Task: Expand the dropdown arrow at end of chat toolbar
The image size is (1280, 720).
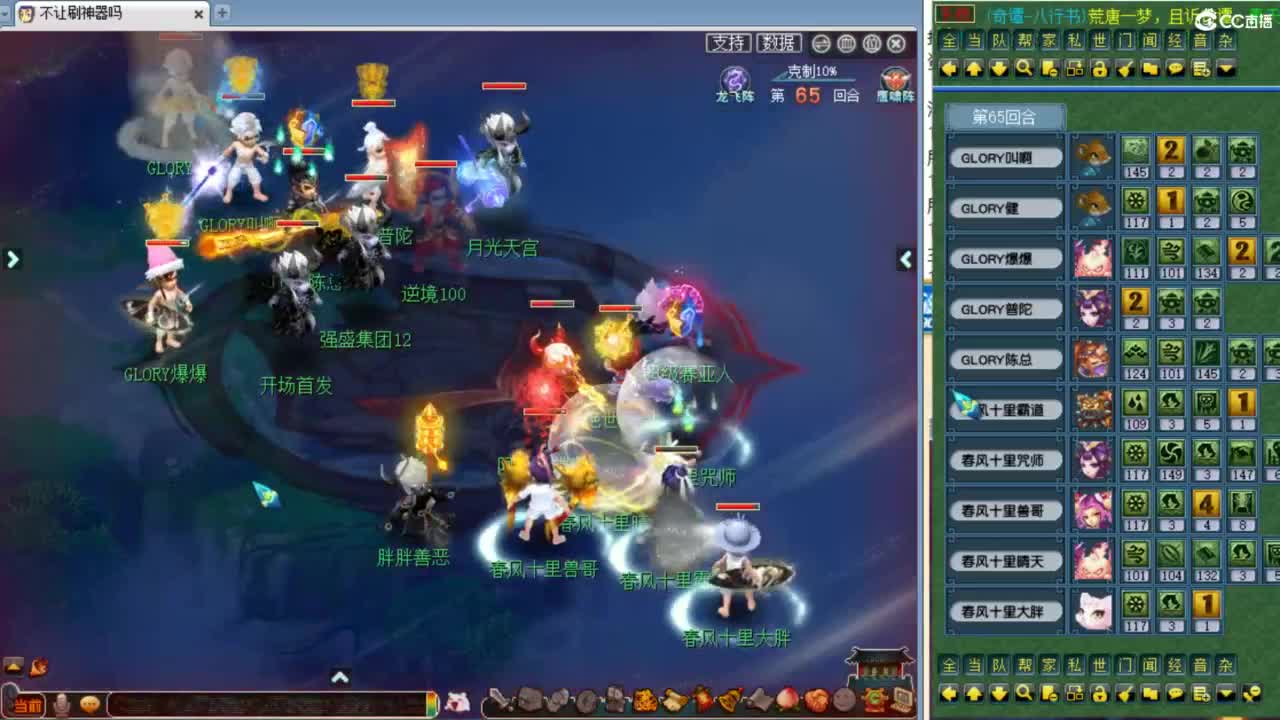Action: tap(1224, 68)
